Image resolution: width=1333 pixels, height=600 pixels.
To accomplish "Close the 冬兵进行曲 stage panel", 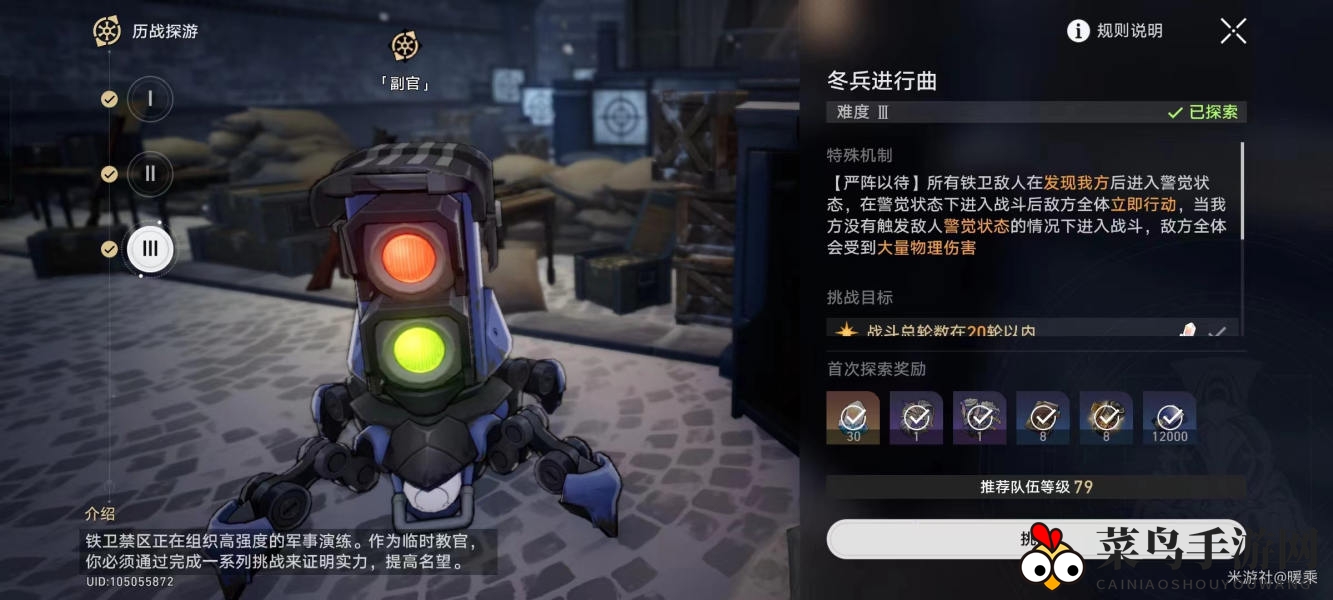I will tap(1233, 31).
